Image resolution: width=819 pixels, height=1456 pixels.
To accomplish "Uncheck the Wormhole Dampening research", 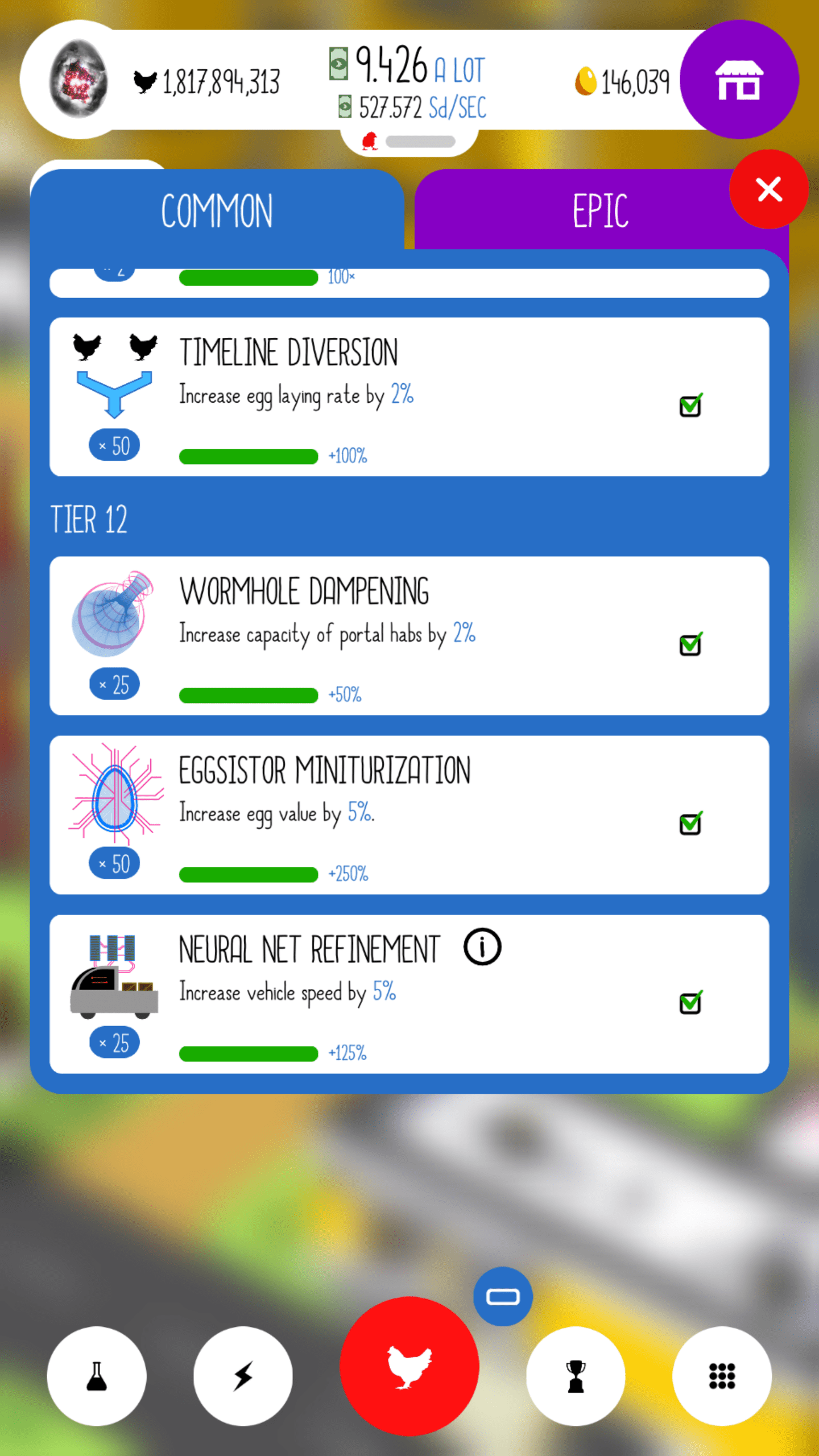I will click(x=690, y=644).
